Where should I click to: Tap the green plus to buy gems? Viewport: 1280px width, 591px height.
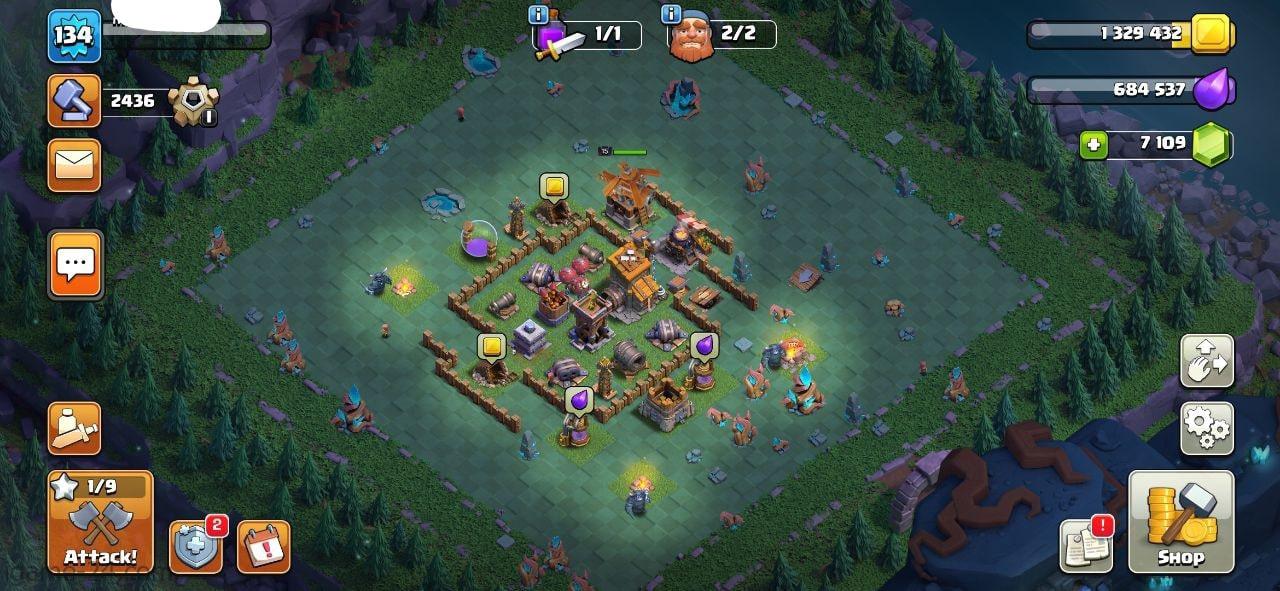(x=1094, y=145)
